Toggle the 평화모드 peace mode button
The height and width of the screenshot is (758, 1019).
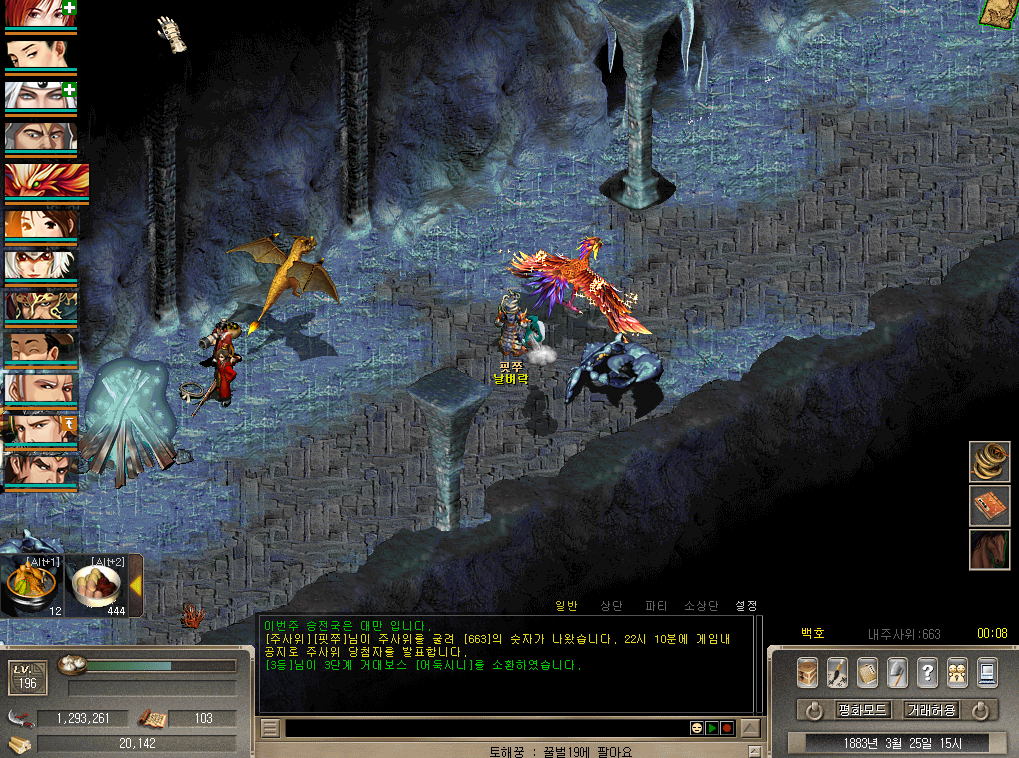point(862,710)
